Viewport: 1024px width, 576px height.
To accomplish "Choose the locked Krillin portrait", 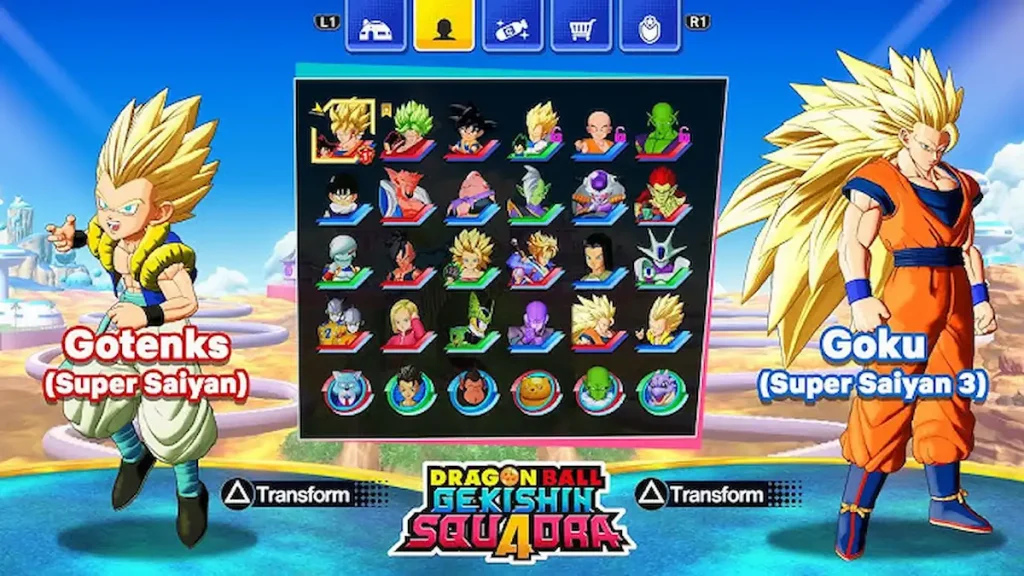I will tap(599, 131).
